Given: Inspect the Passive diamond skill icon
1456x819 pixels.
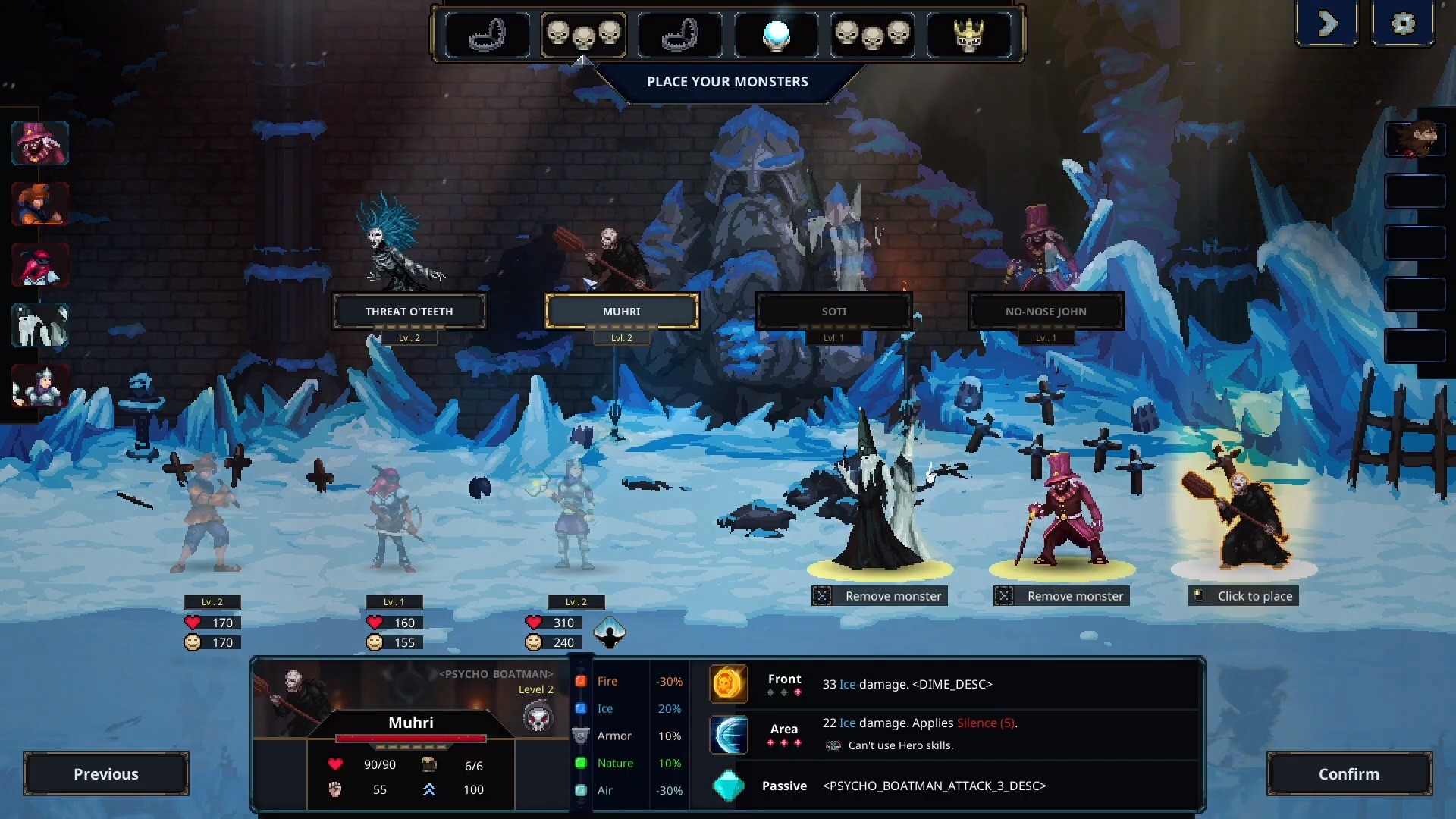Looking at the screenshot, I should (728, 786).
